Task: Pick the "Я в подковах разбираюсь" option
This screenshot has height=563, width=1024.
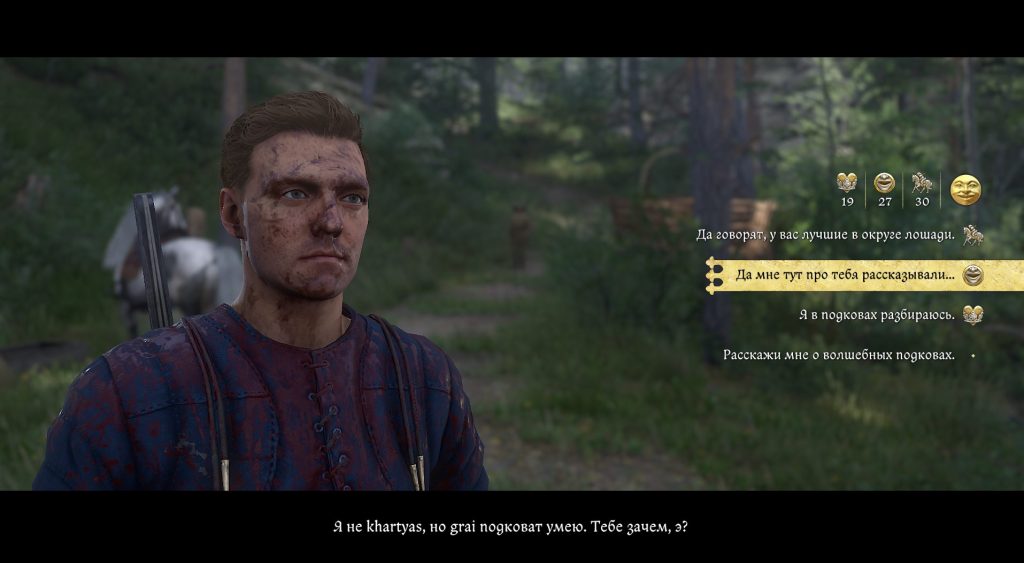Action: (x=876, y=315)
